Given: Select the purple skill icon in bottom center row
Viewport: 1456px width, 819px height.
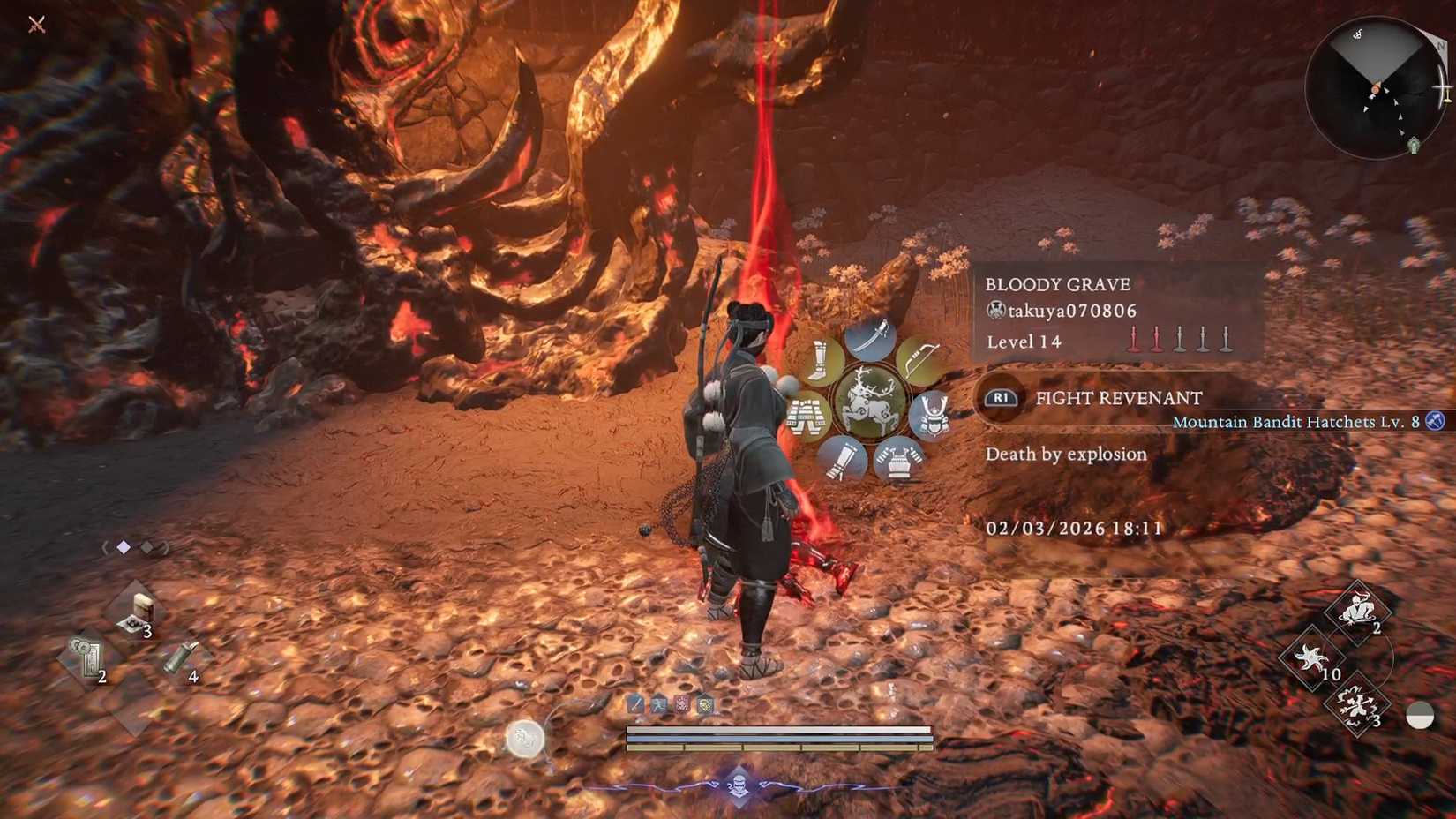Looking at the screenshot, I should tap(682, 705).
